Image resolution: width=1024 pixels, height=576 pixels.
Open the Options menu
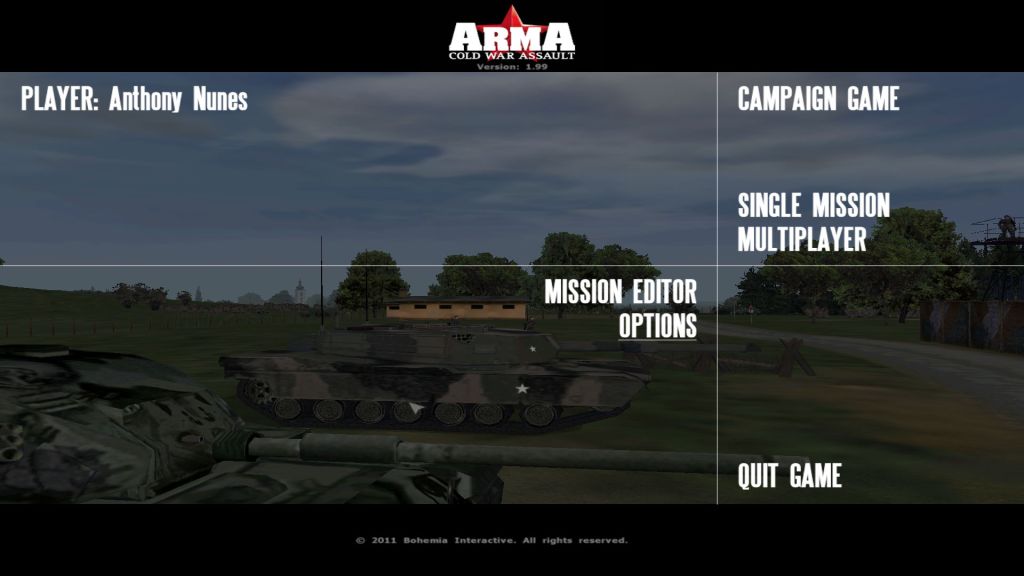(657, 326)
